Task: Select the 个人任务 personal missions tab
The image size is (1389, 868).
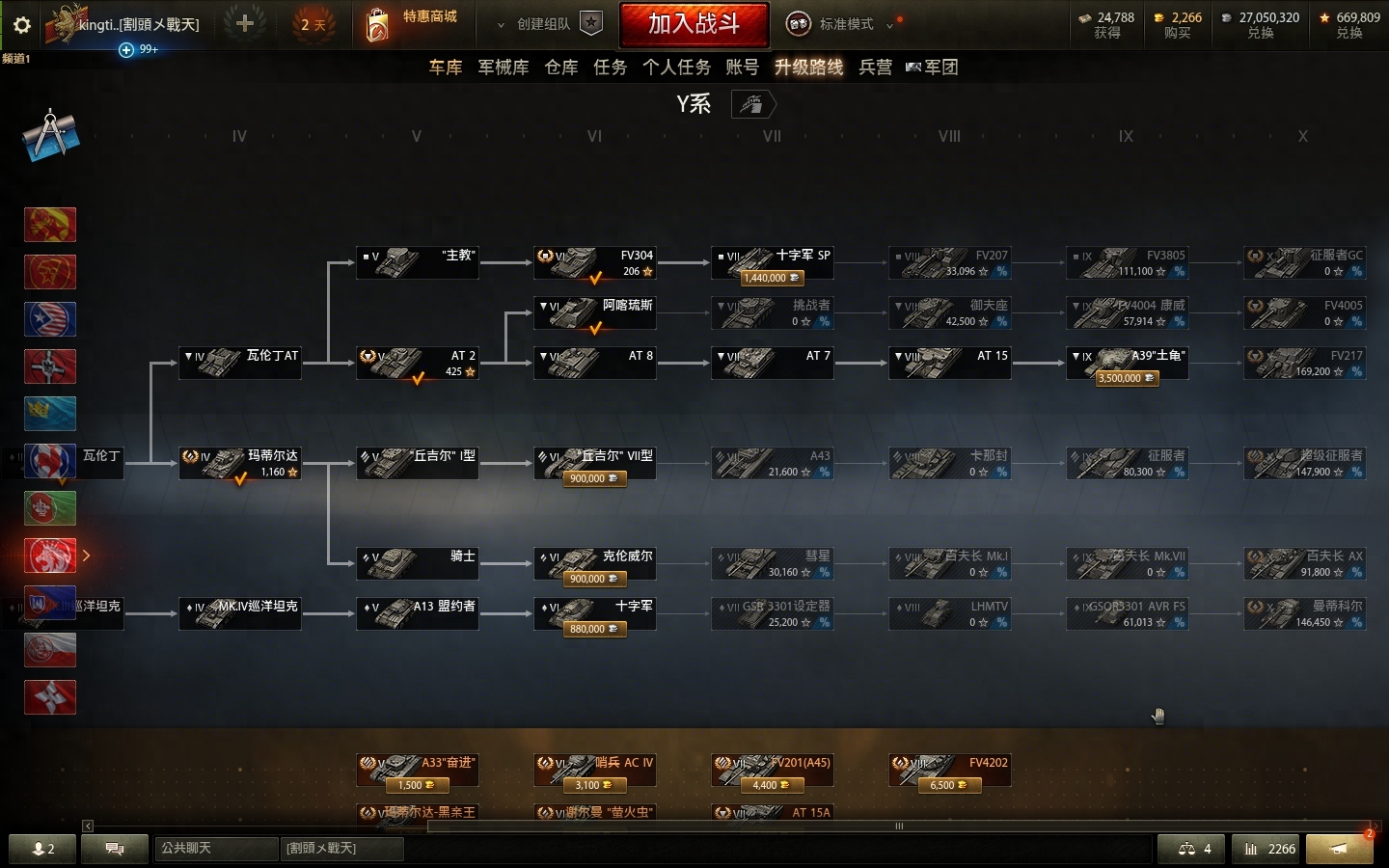Action: click(x=676, y=67)
